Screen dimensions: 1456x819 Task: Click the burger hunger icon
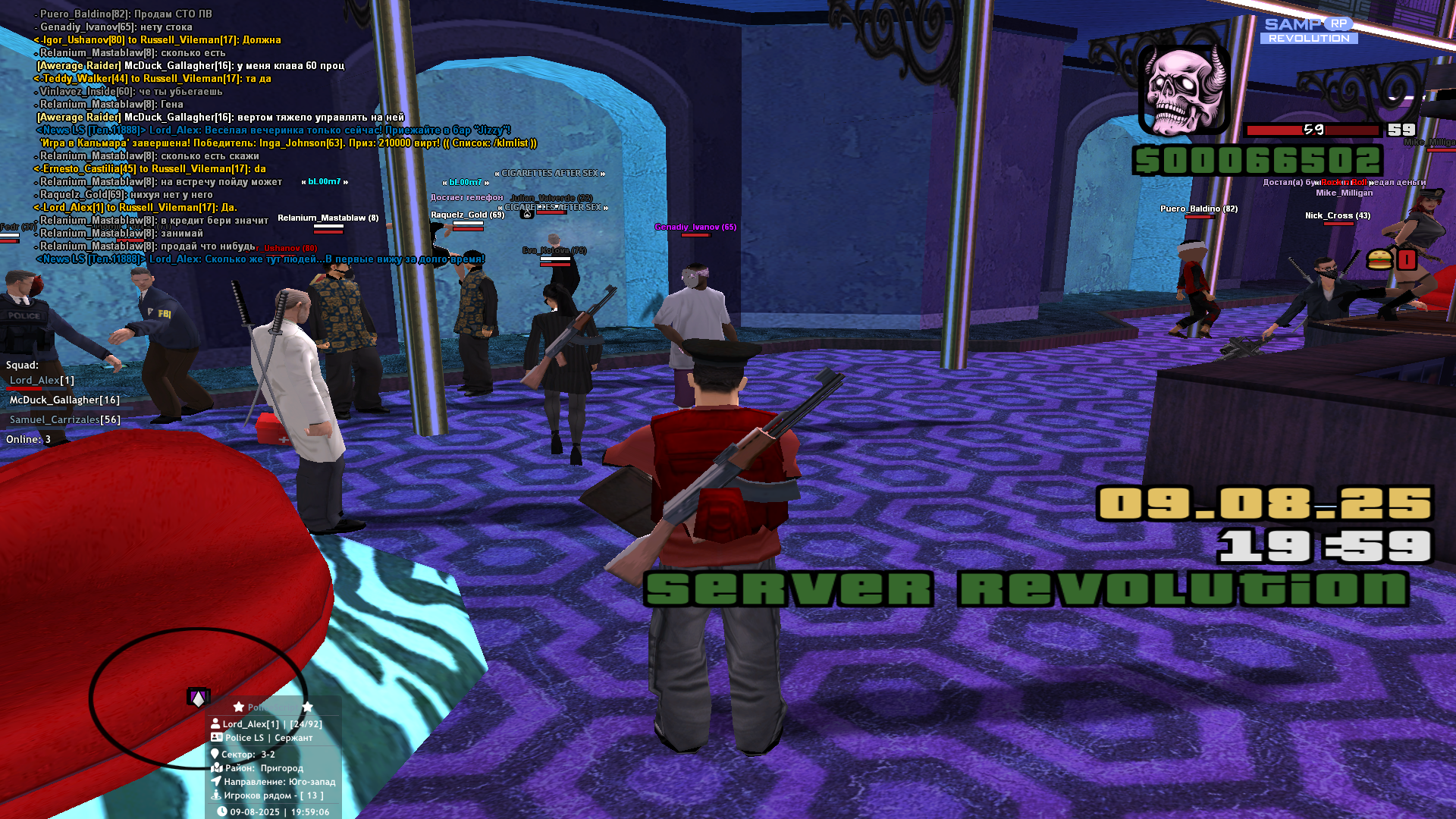(1379, 260)
